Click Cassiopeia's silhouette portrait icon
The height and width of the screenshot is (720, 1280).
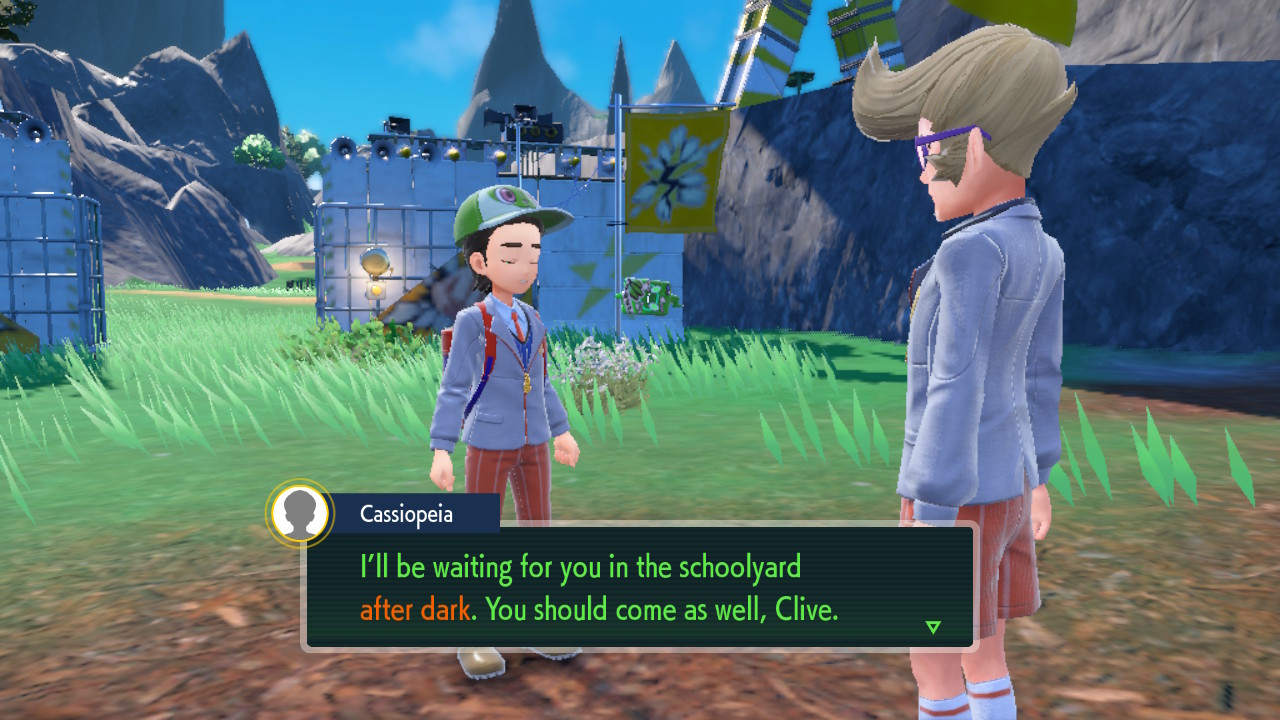299,513
